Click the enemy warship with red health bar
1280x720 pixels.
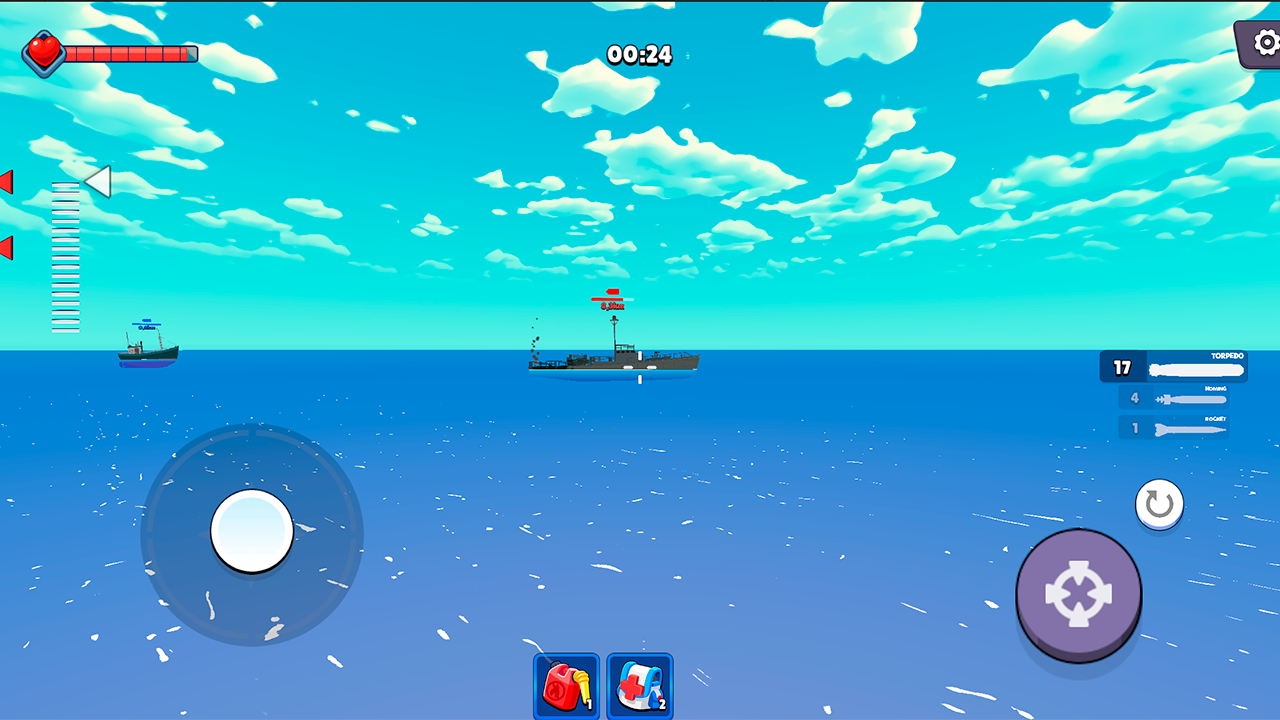[612, 360]
